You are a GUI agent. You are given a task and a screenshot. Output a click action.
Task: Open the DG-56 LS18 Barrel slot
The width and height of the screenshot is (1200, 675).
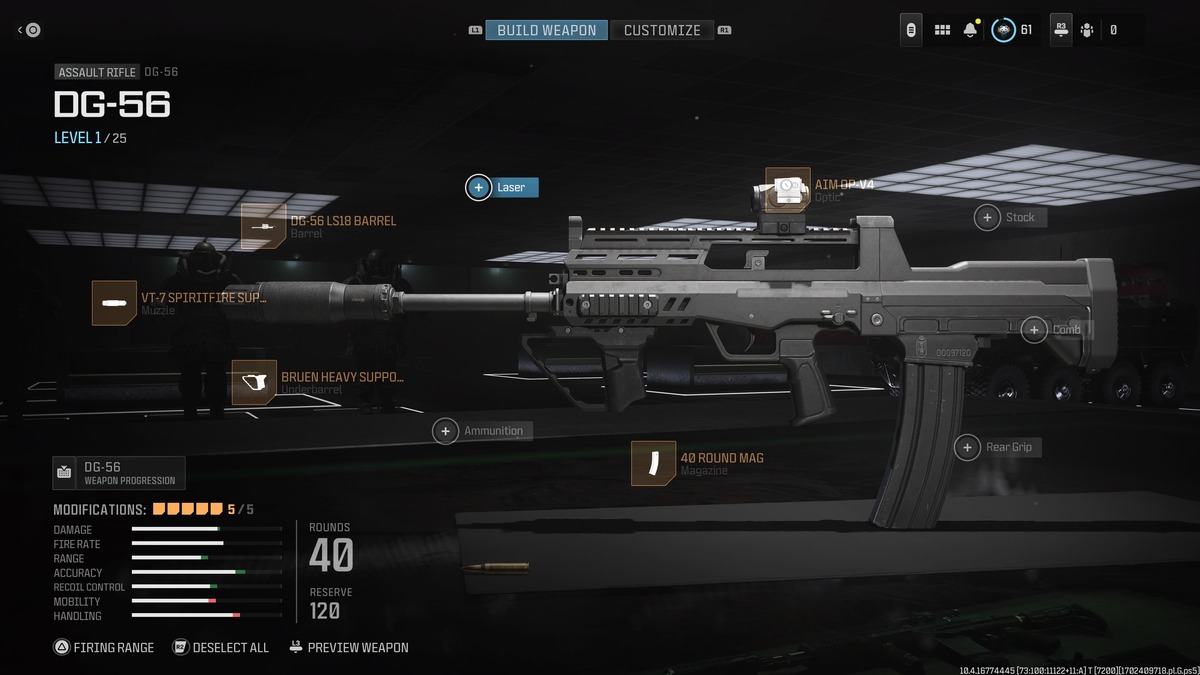264,226
